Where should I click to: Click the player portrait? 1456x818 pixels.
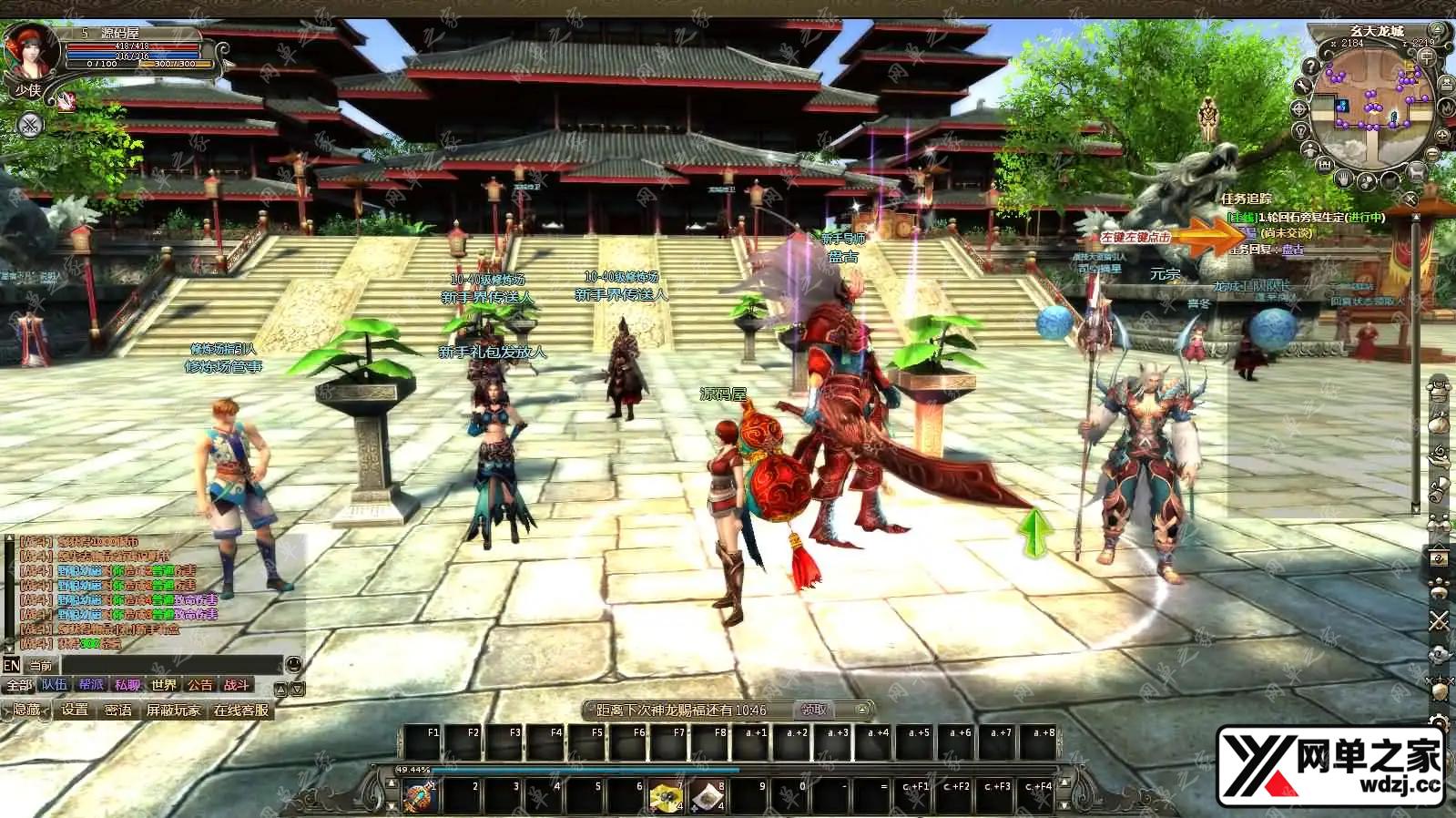pyautogui.click(x=30, y=53)
